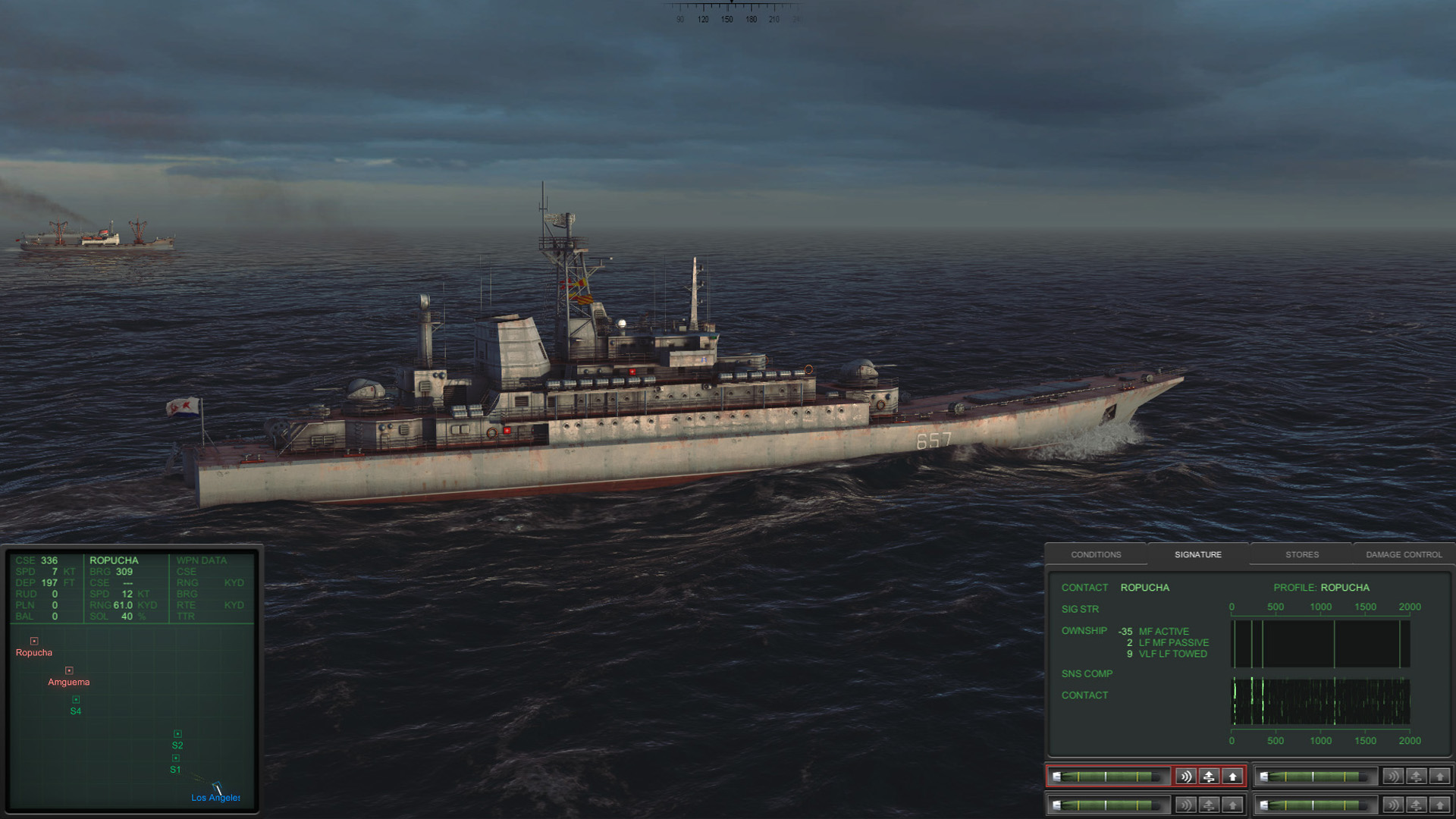1456x819 pixels.
Task: Select the S2 contact marker
Action: pos(177,734)
